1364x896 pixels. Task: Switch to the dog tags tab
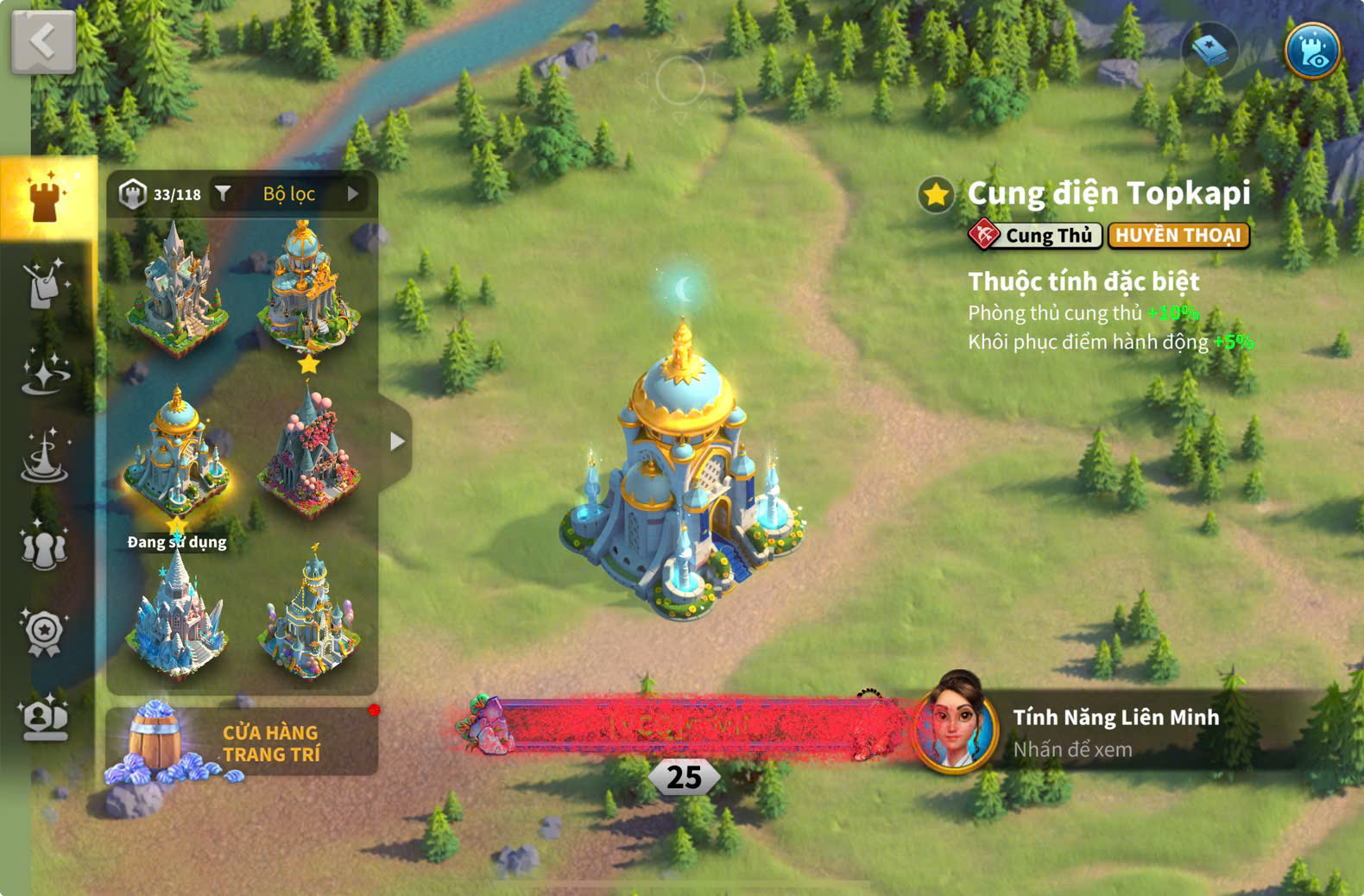click(x=44, y=284)
